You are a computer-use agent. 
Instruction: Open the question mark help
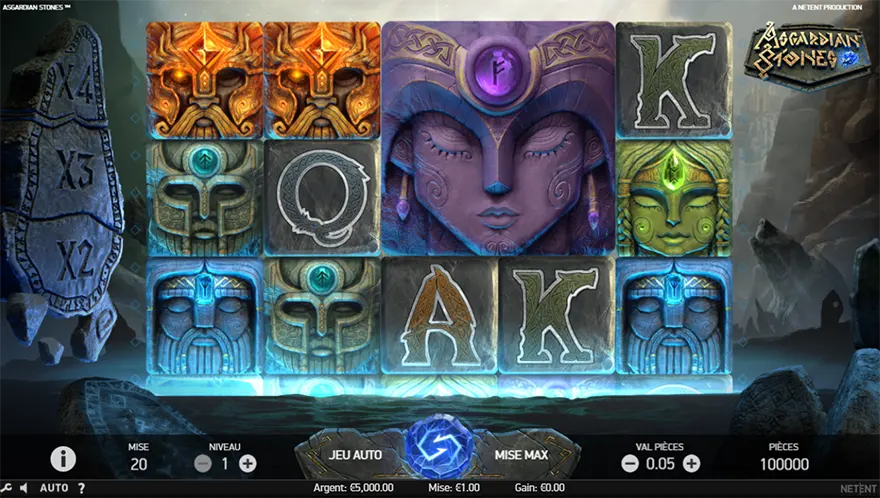point(80,488)
